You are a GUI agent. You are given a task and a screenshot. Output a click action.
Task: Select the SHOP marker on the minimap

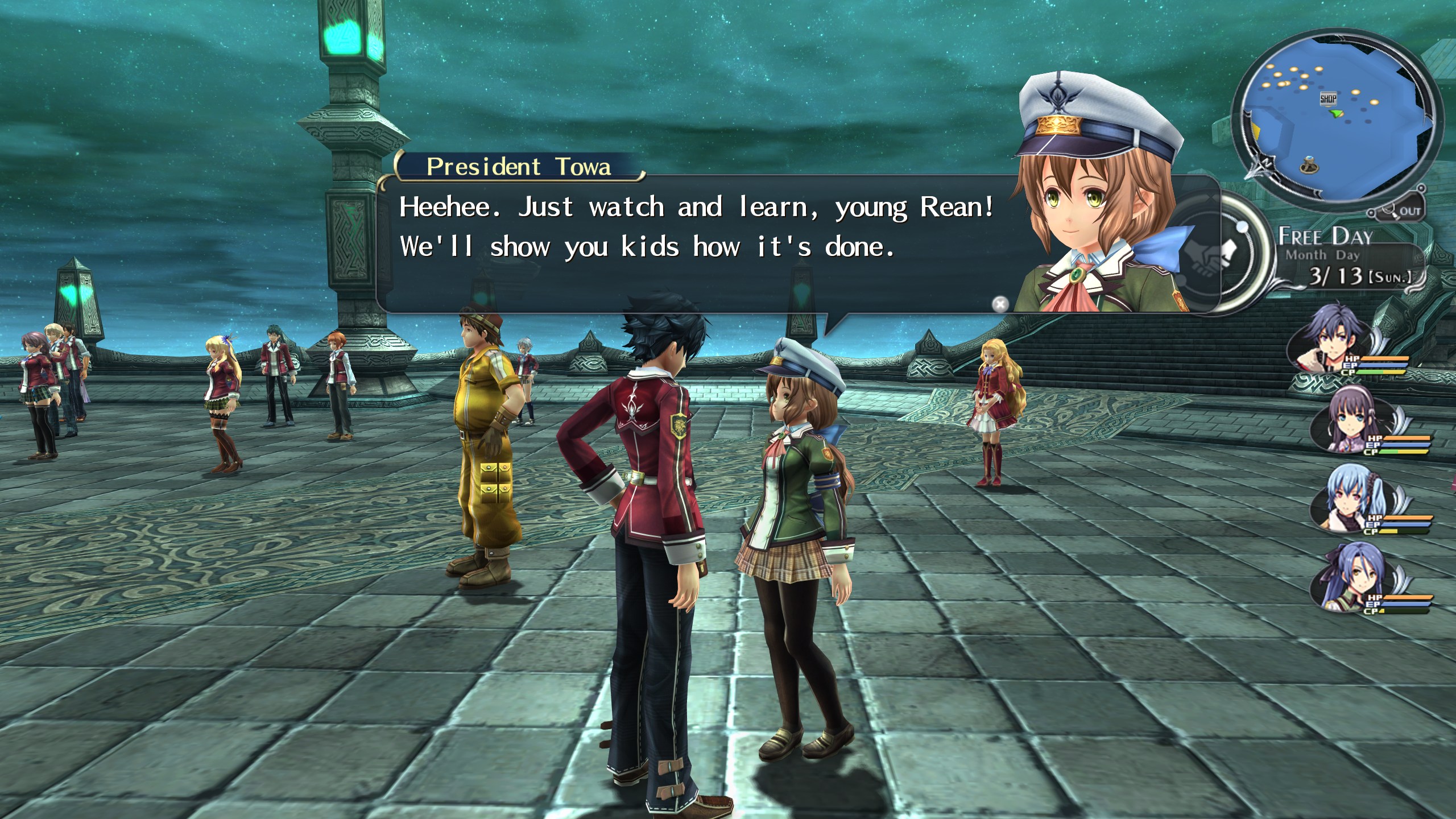pyautogui.click(x=1327, y=99)
